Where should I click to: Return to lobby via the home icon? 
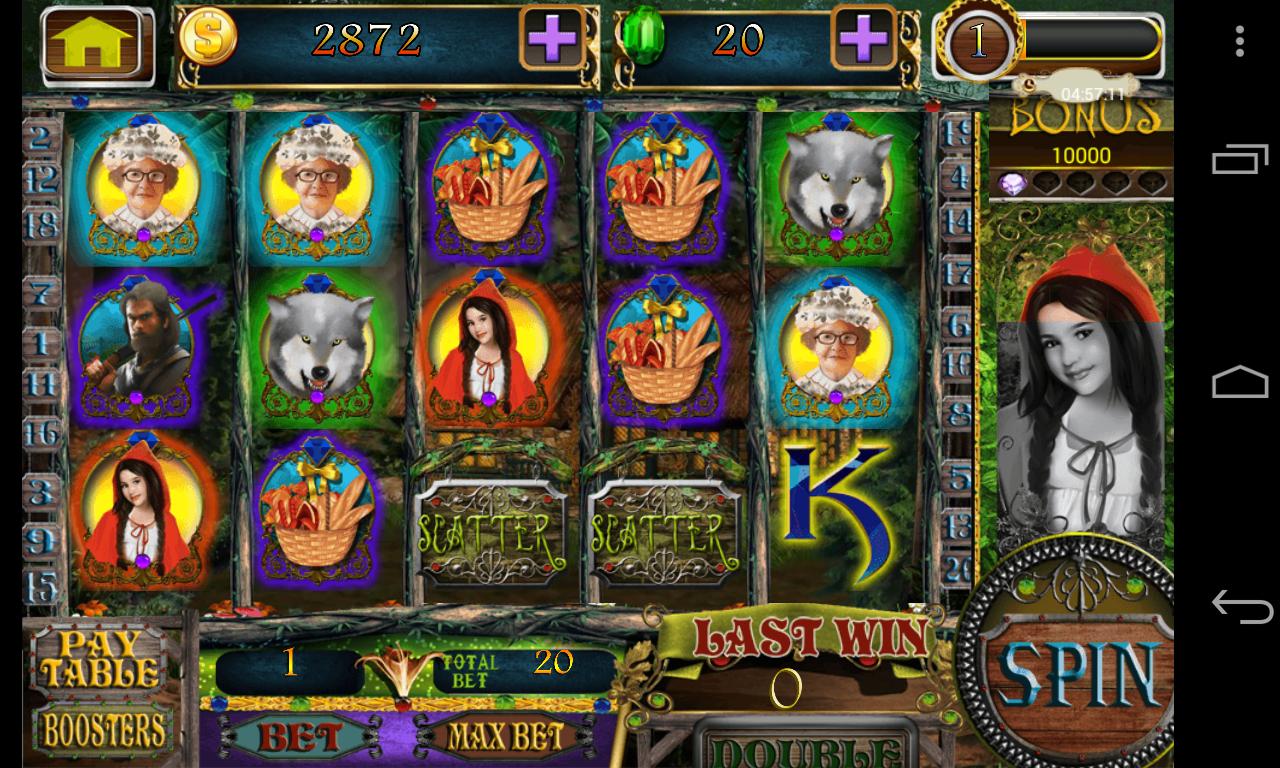tap(97, 43)
